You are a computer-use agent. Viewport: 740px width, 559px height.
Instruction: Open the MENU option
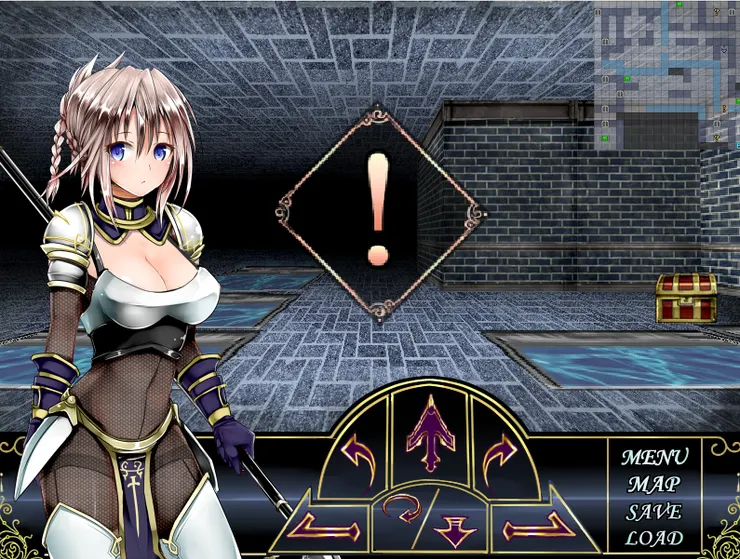tap(655, 458)
